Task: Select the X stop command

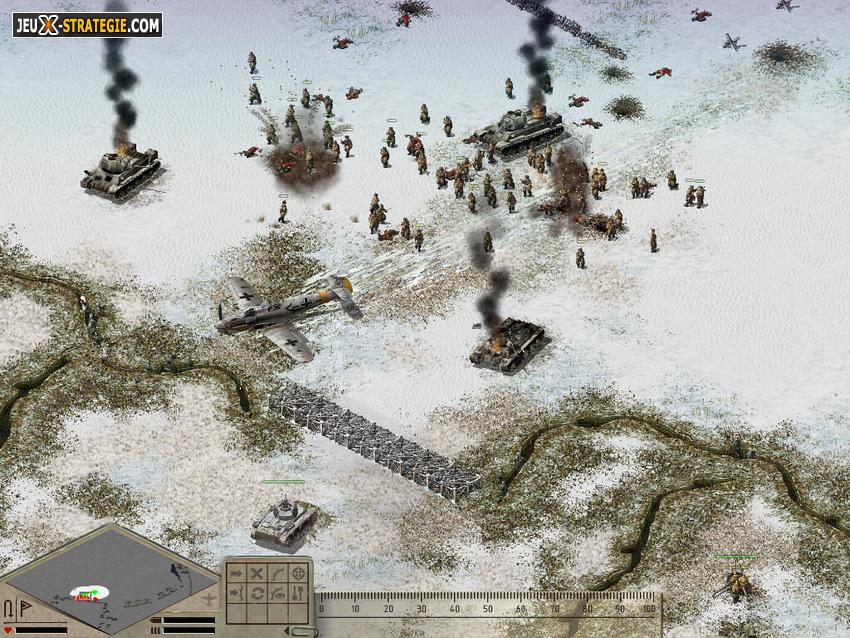Action: pos(257,573)
